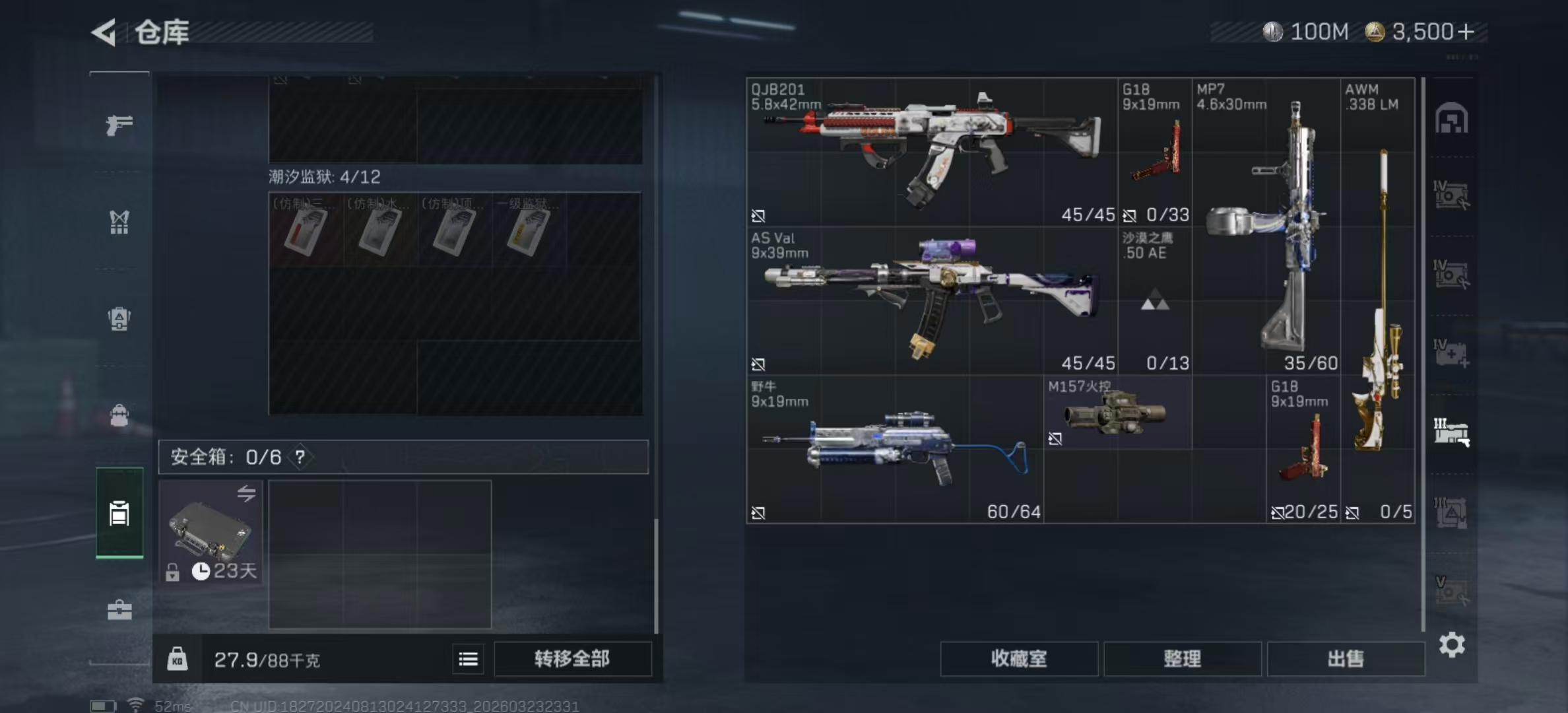Switch to the pistol weapon tab
This screenshot has width=1568, height=713.
point(119,124)
